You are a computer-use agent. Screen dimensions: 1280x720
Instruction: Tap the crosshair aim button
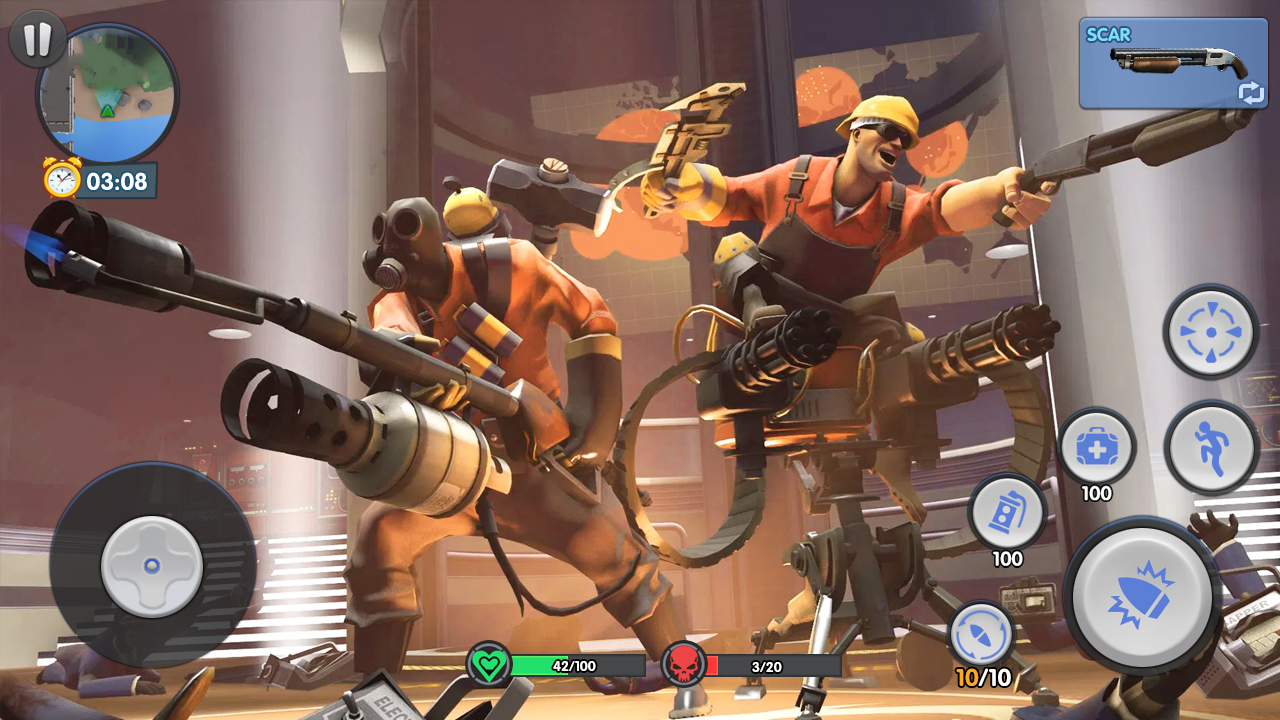pyautogui.click(x=1210, y=331)
